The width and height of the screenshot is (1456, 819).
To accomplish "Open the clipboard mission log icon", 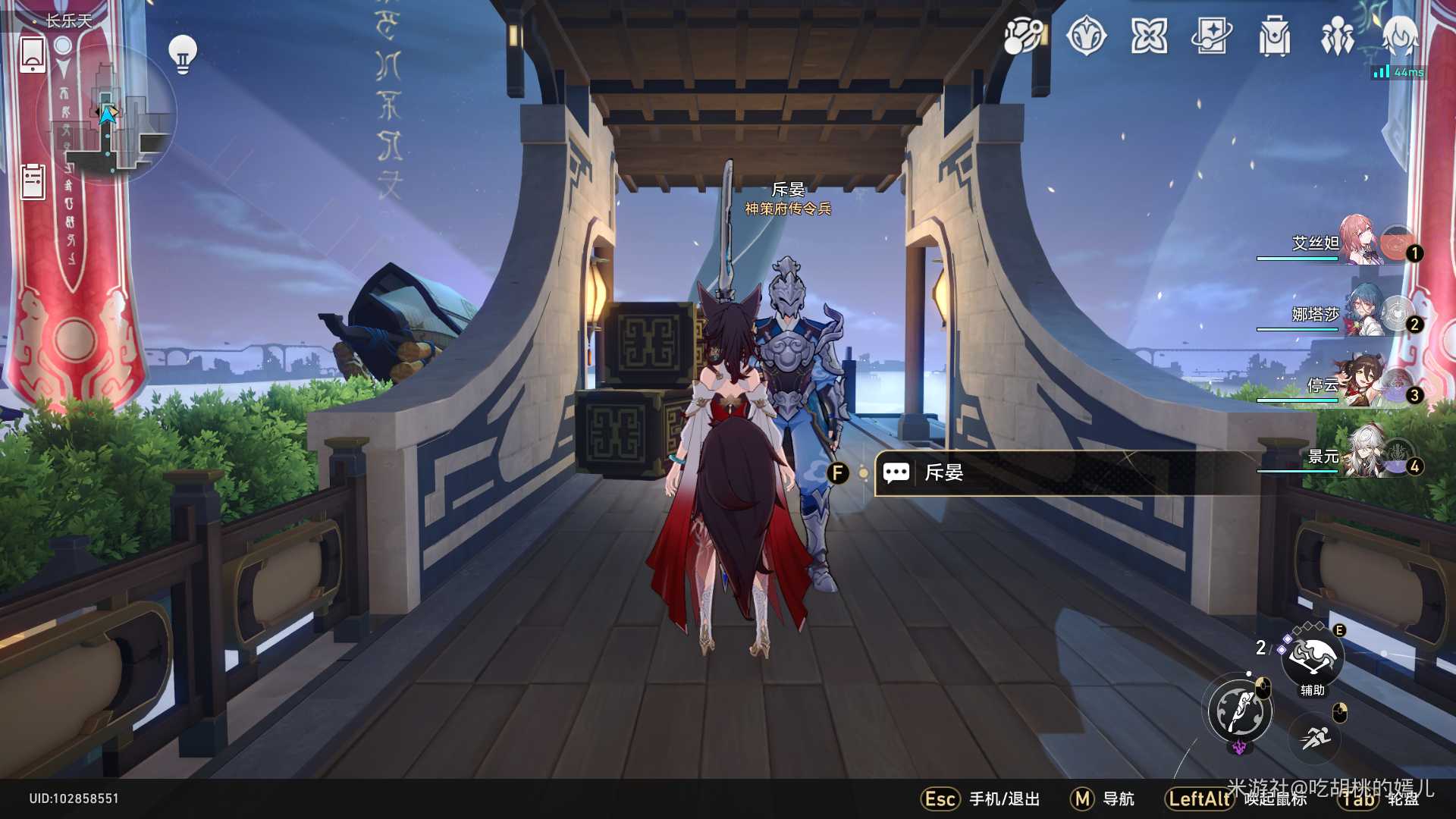I will (x=33, y=181).
